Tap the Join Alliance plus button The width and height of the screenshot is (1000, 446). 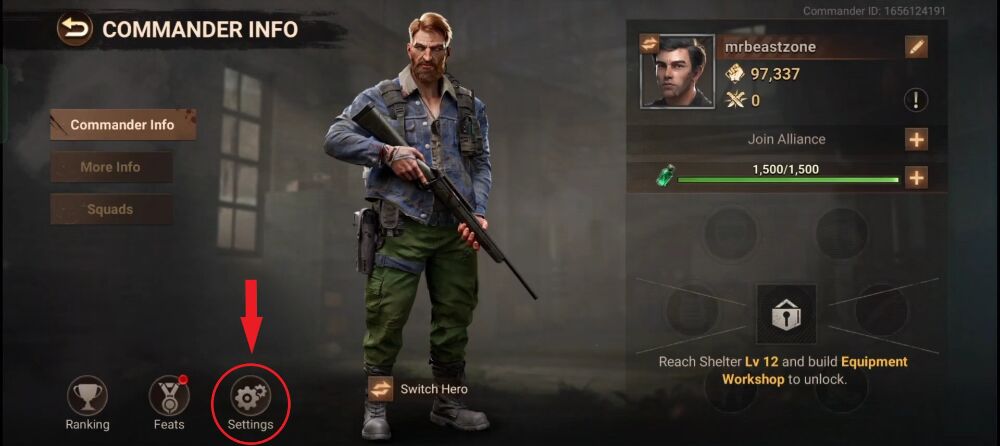[916, 139]
